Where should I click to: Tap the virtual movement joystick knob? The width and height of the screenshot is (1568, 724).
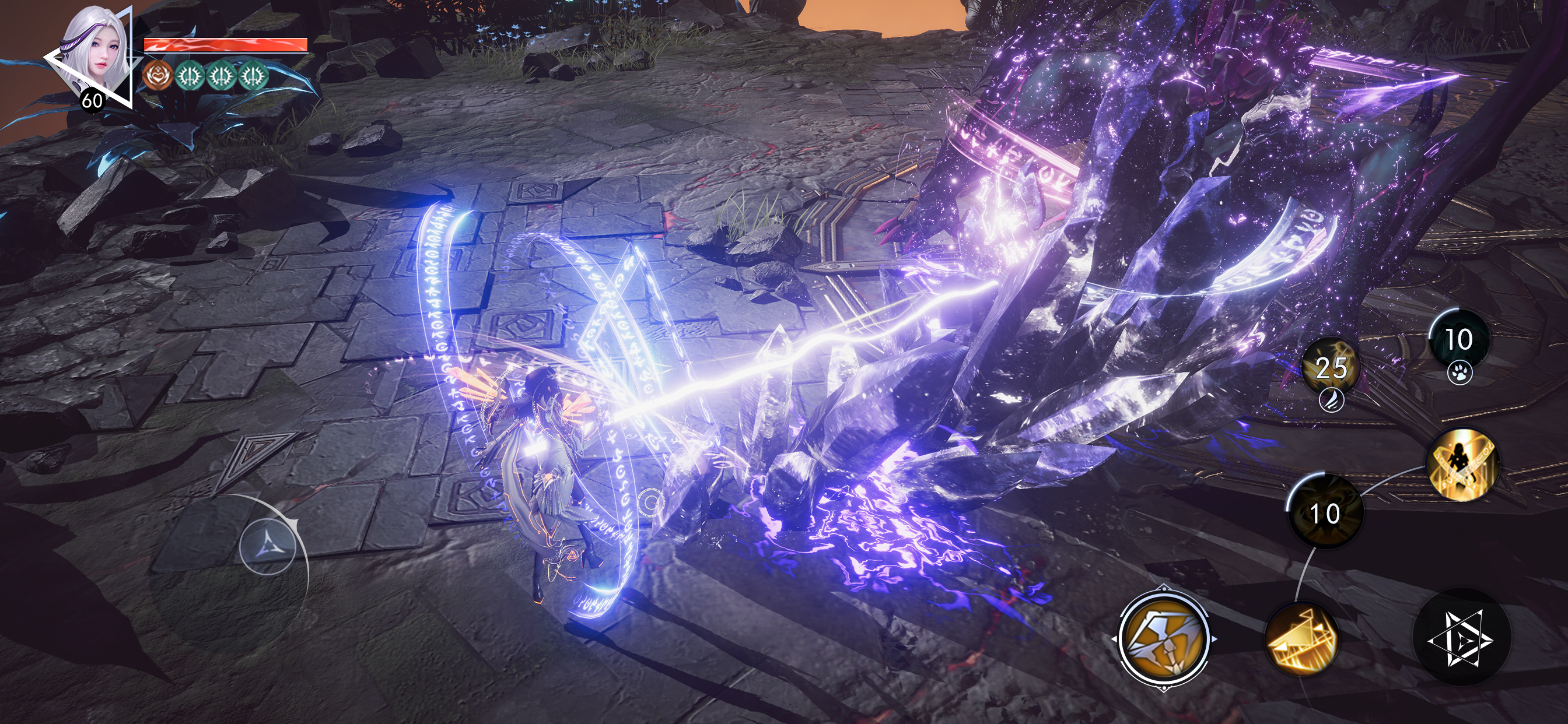coord(268,545)
